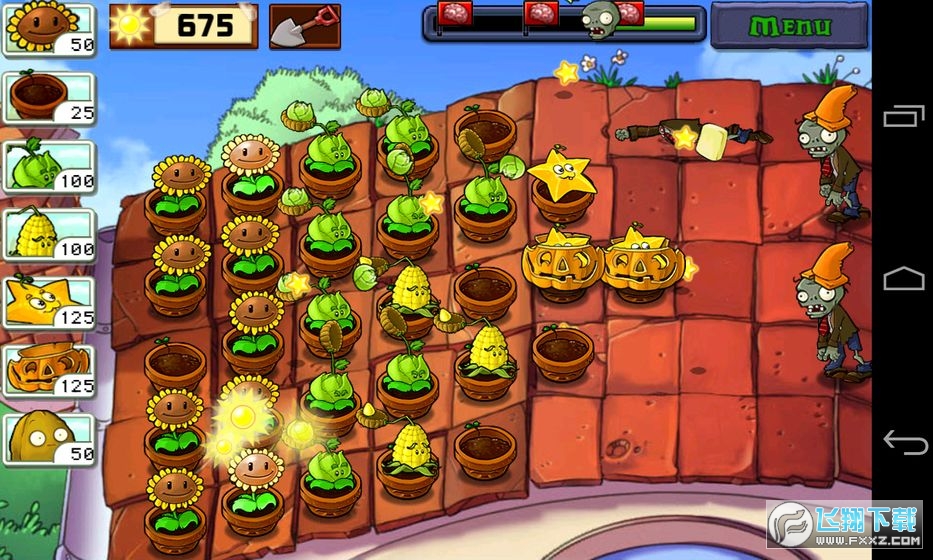This screenshot has height=560, width=933.
Task: Select the Sunflower seed packet
Action: click(x=48, y=29)
